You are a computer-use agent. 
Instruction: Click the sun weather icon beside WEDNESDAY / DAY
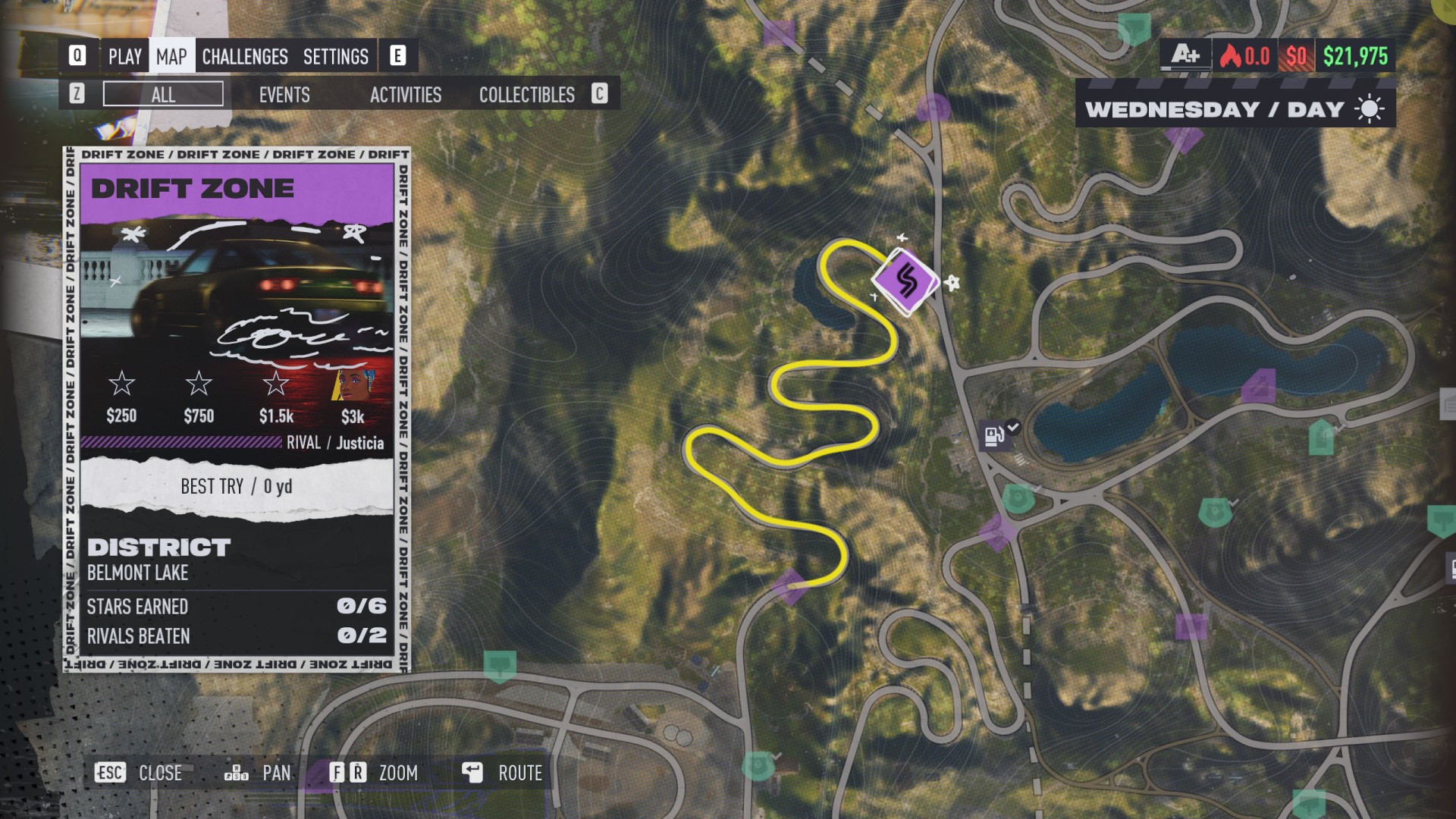coord(1369,108)
